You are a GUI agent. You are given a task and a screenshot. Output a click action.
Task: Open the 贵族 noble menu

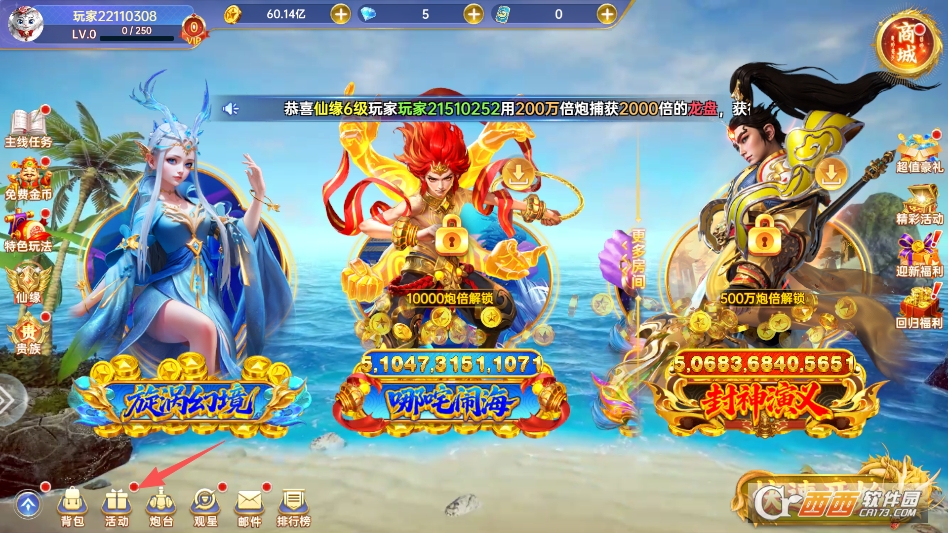(27, 335)
